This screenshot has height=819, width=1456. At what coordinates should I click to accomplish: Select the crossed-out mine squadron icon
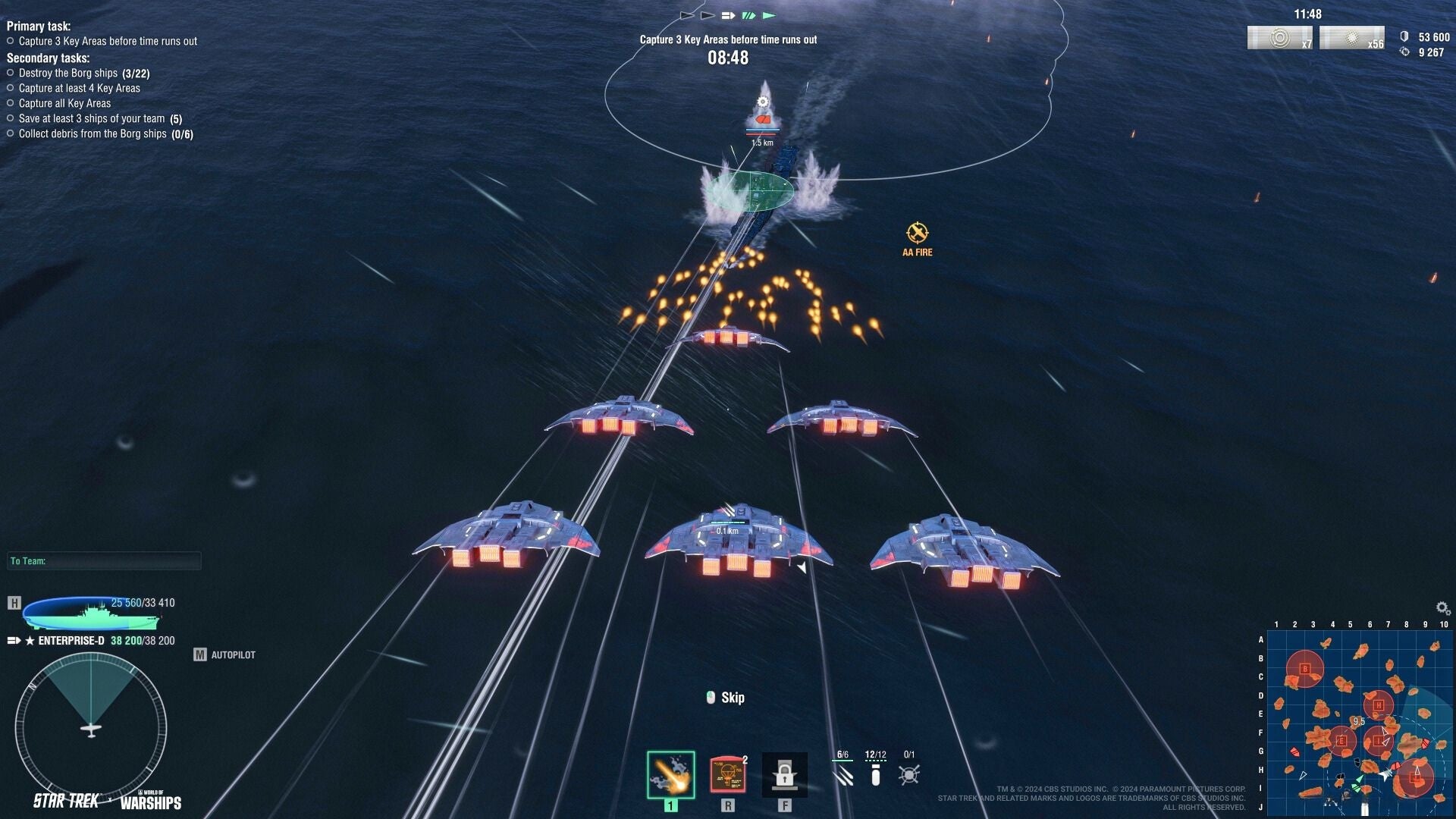(x=908, y=774)
